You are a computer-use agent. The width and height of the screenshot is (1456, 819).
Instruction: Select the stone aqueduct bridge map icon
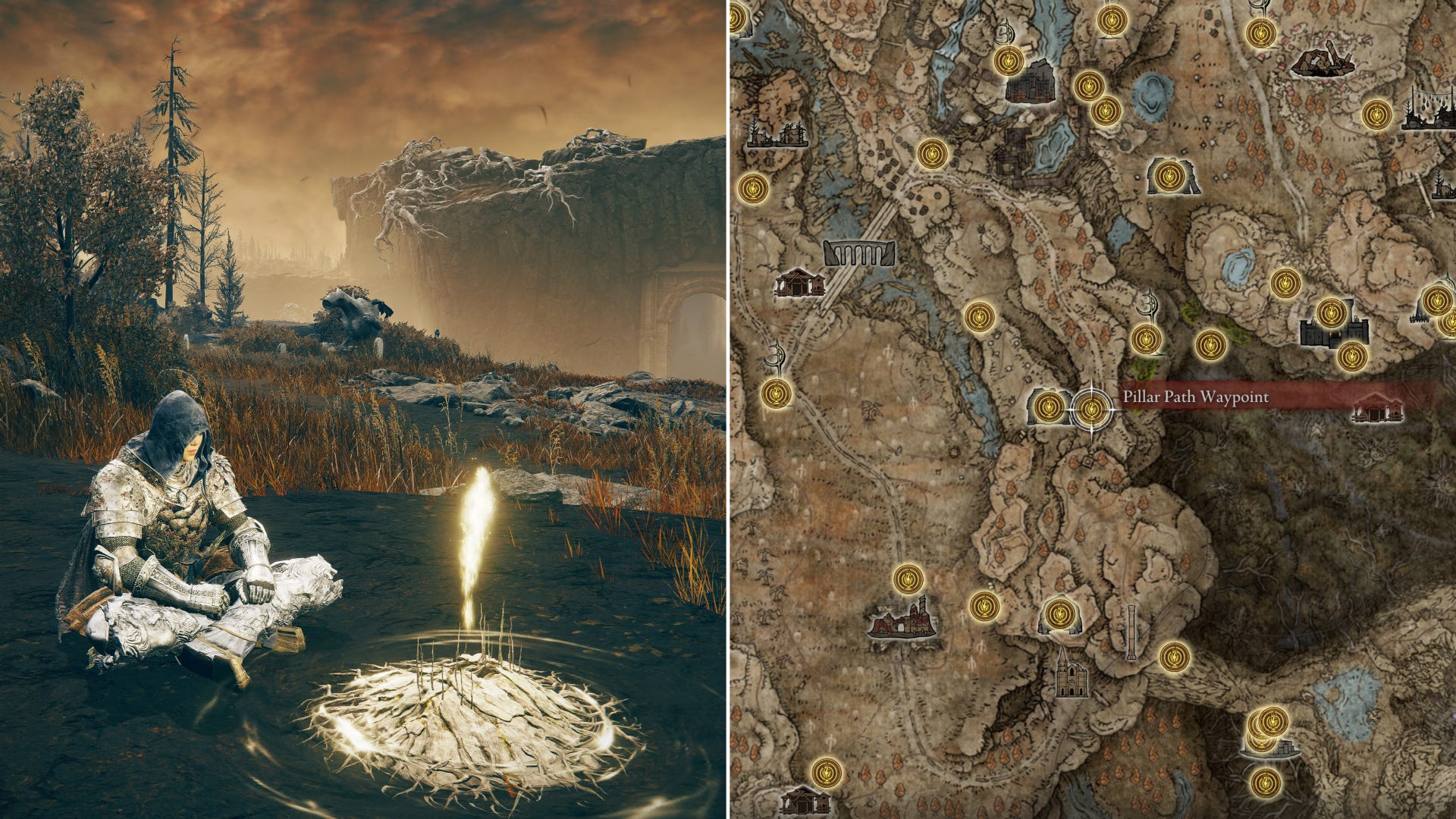pyautogui.click(x=859, y=253)
